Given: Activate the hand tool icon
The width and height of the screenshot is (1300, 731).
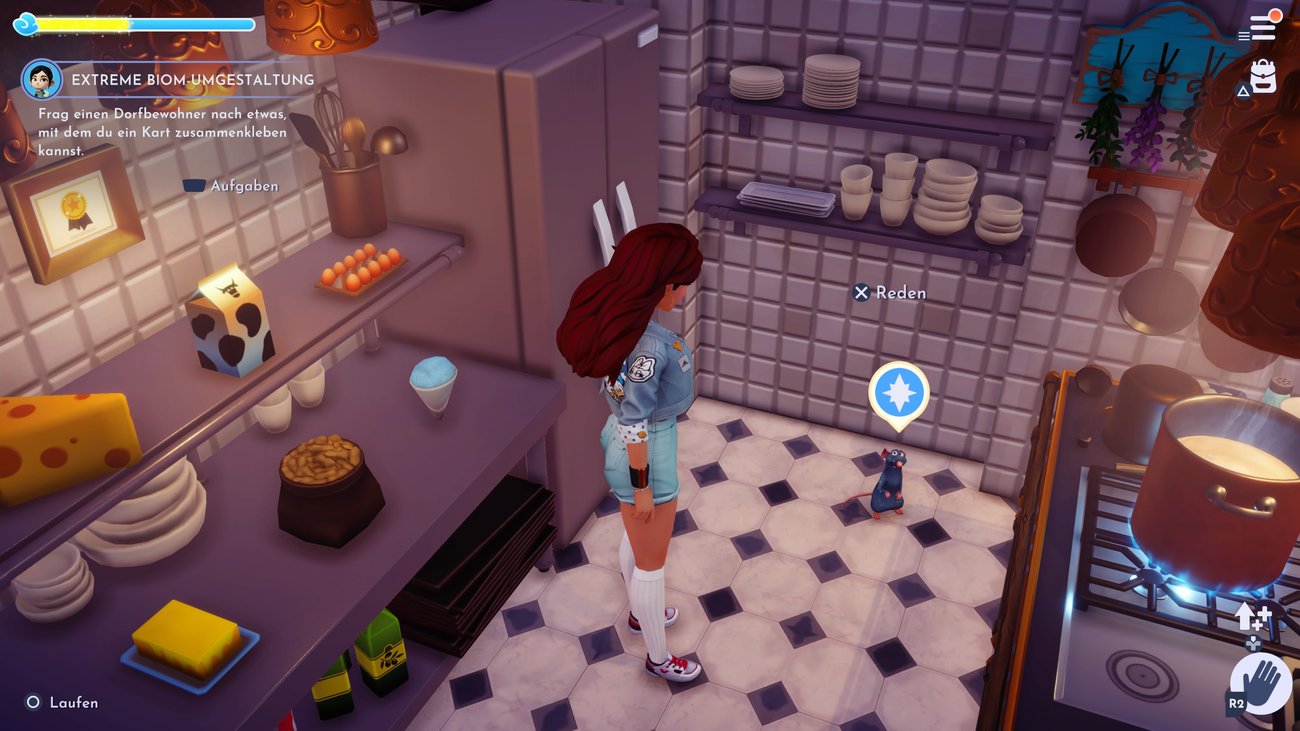Looking at the screenshot, I should (1261, 685).
